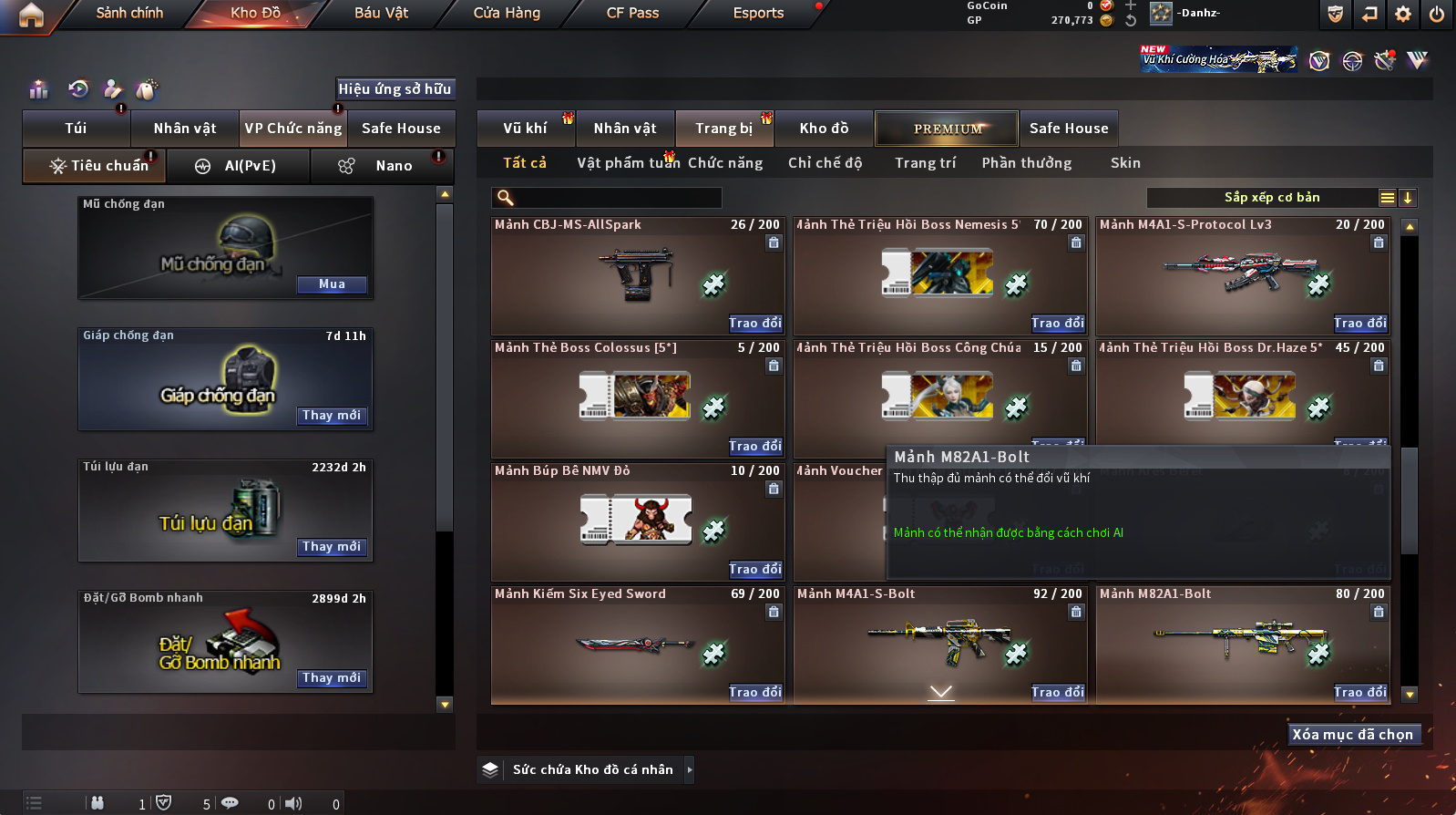This screenshot has width=1456, height=815.
Task: Open the Vũ khí inventory tab
Action: tap(526, 129)
